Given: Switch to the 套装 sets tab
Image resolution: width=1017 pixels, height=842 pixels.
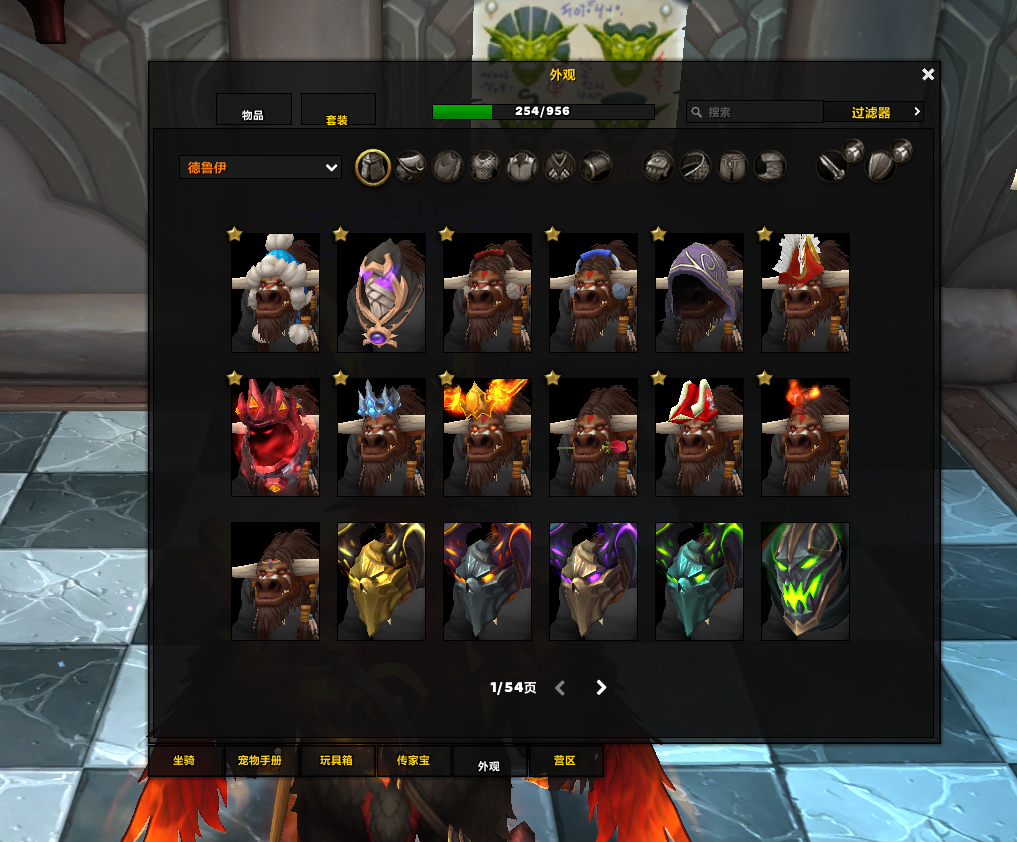Looking at the screenshot, I should tap(338, 111).
